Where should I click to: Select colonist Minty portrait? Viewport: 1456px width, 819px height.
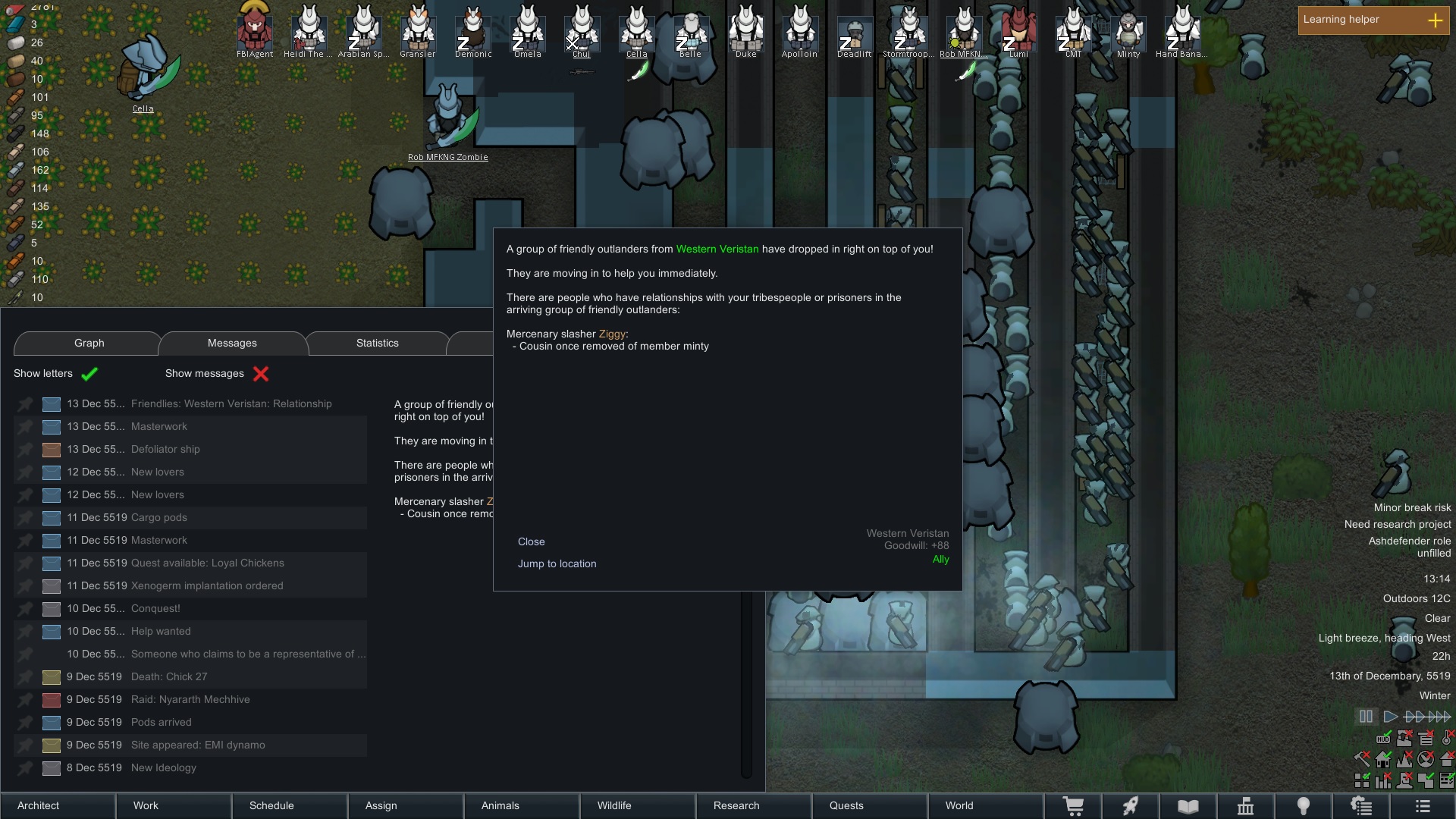(1128, 30)
